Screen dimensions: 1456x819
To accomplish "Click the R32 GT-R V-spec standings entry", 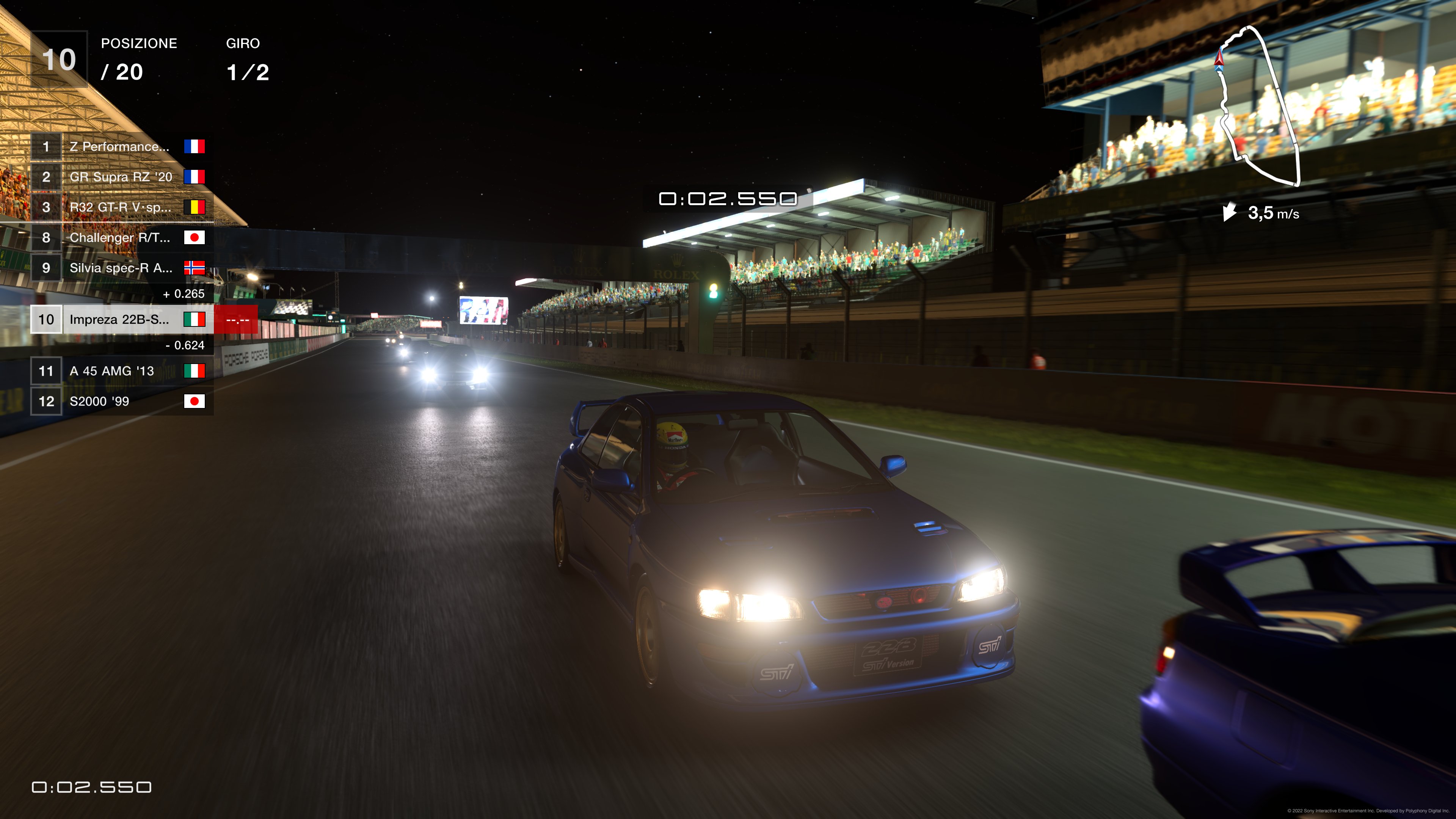I will [121, 207].
